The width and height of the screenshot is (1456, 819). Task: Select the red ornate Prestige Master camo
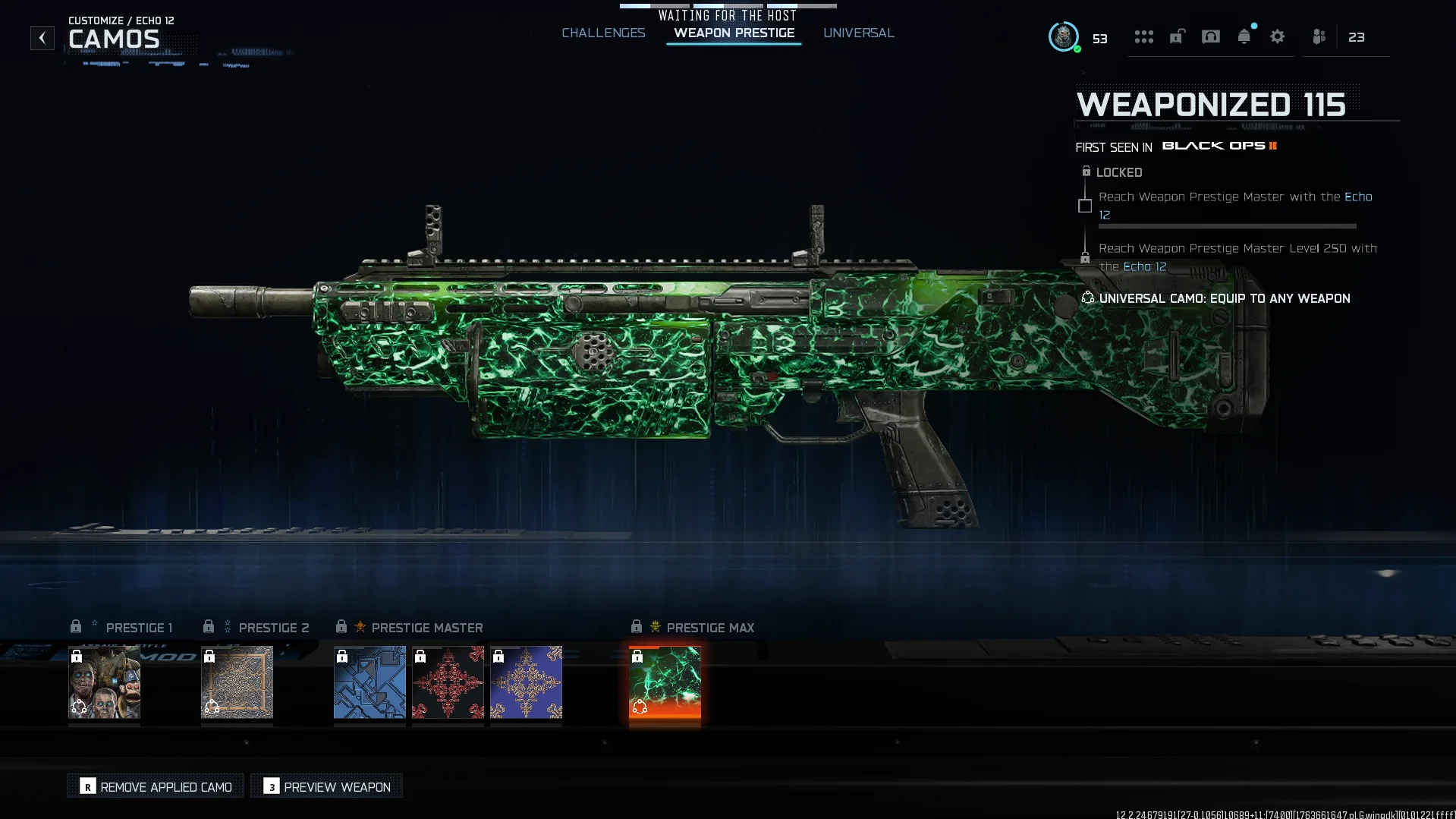point(448,682)
